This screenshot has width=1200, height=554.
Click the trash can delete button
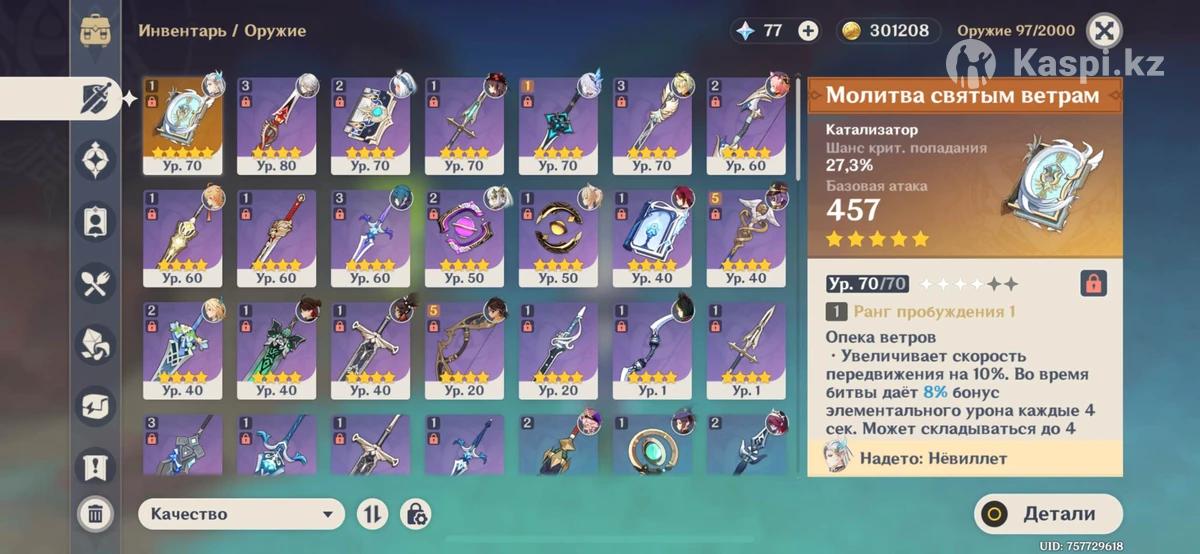coord(95,514)
